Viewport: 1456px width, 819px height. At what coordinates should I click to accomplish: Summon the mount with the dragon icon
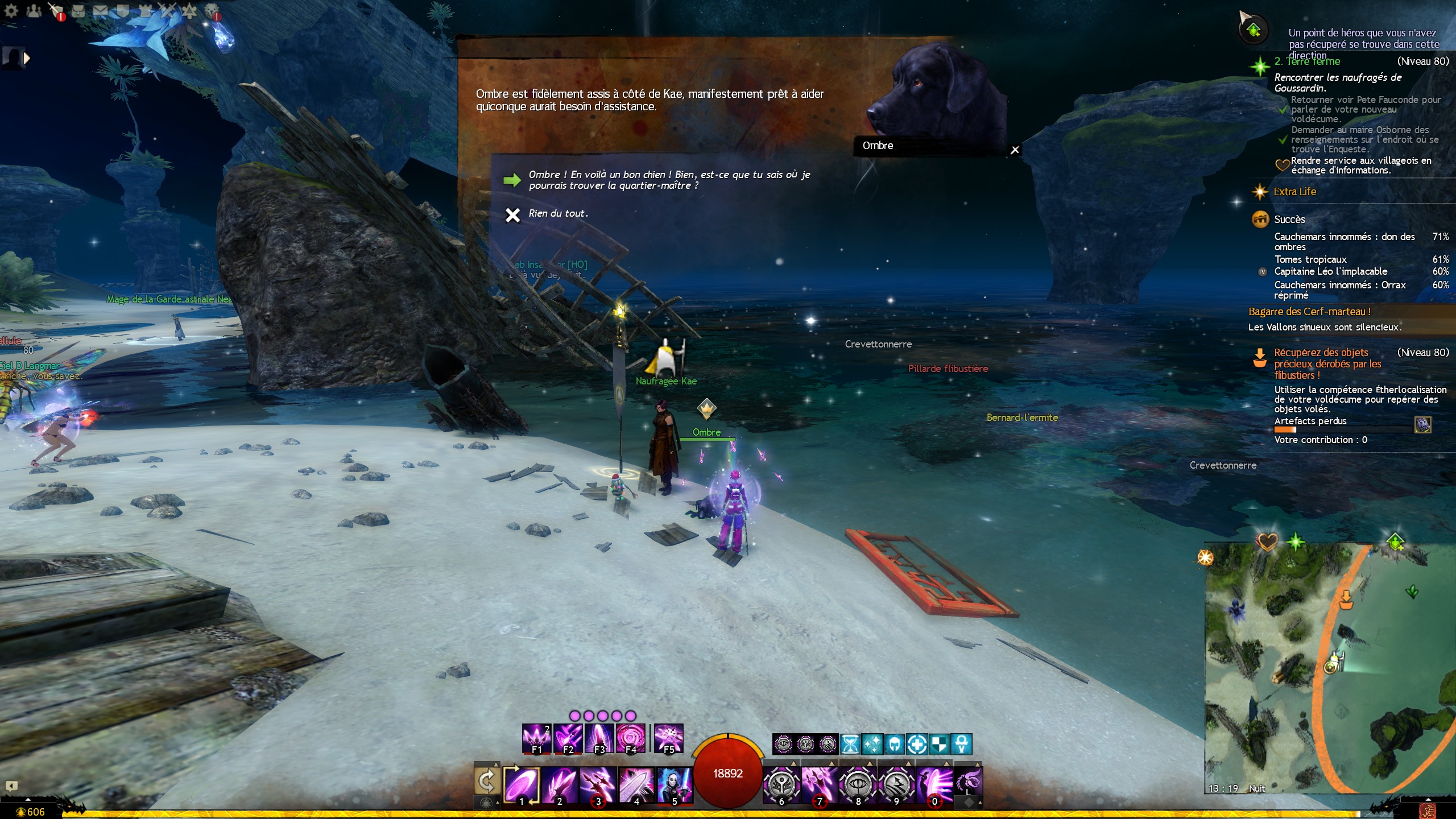click(969, 781)
